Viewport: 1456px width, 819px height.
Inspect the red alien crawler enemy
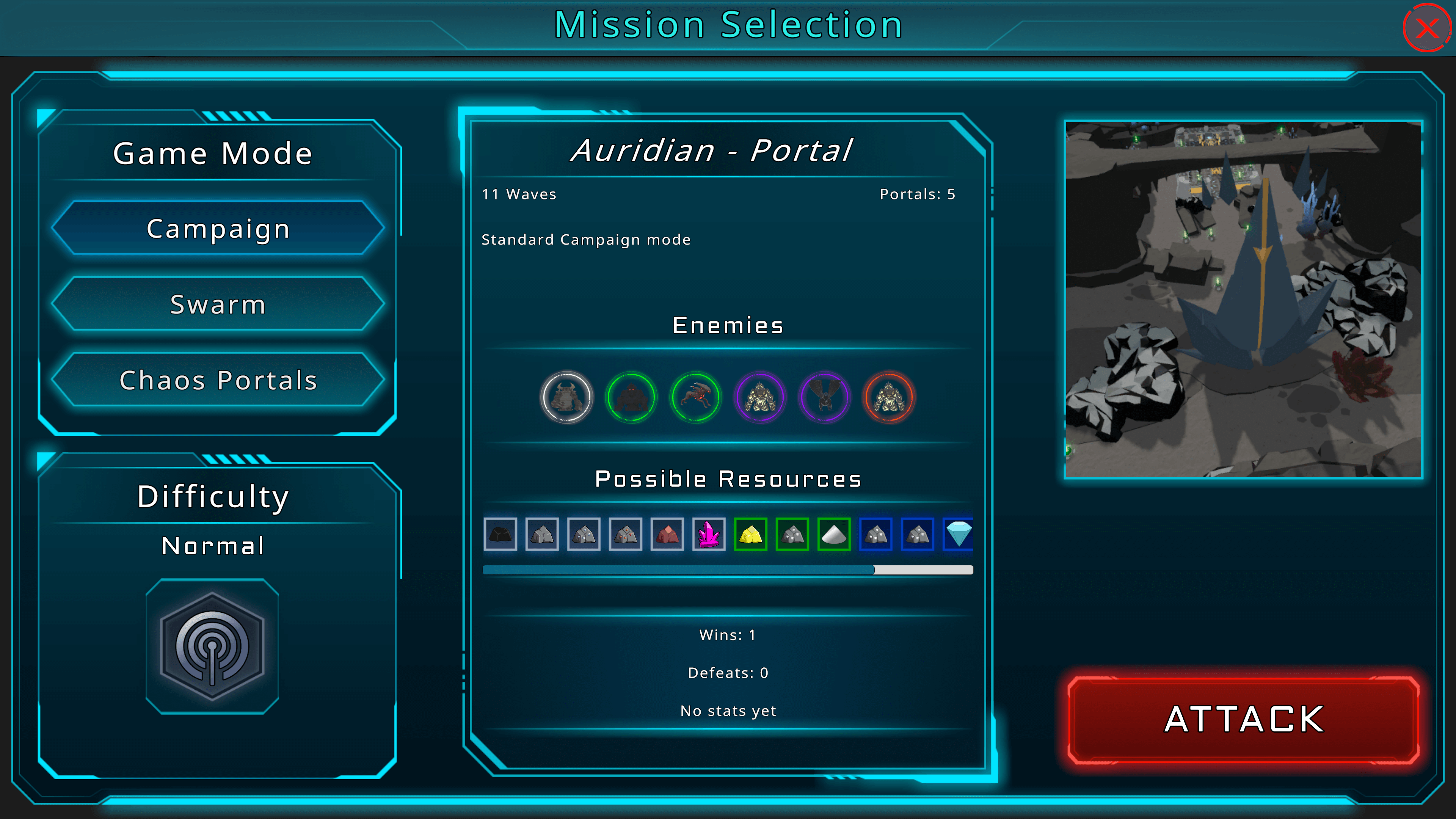click(x=695, y=397)
